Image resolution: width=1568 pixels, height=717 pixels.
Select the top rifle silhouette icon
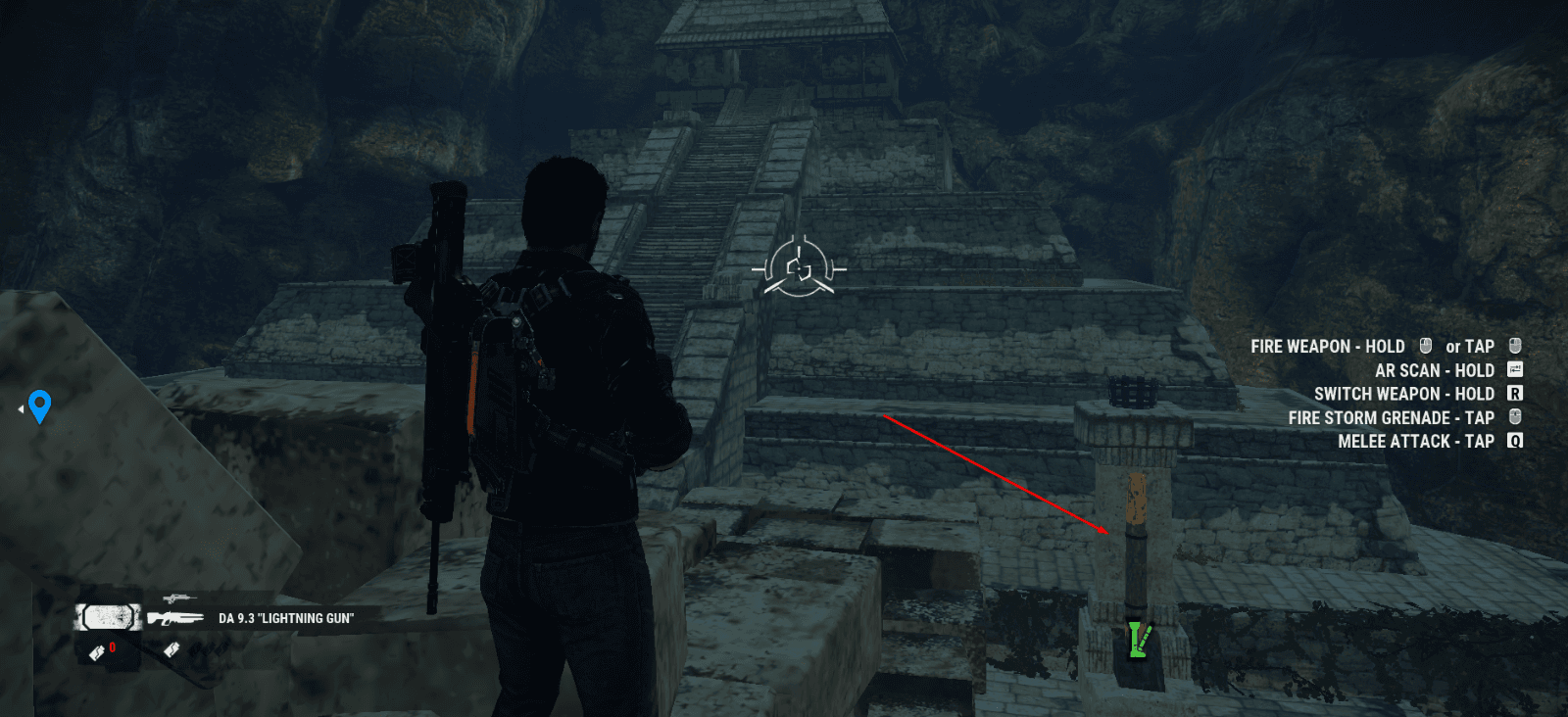(x=180, y=597)
